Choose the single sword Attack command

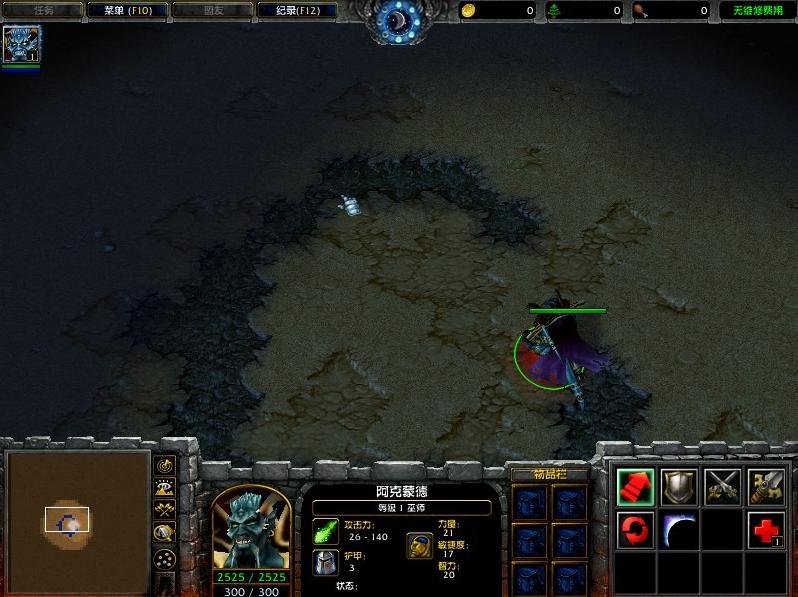tap(767, 486)
